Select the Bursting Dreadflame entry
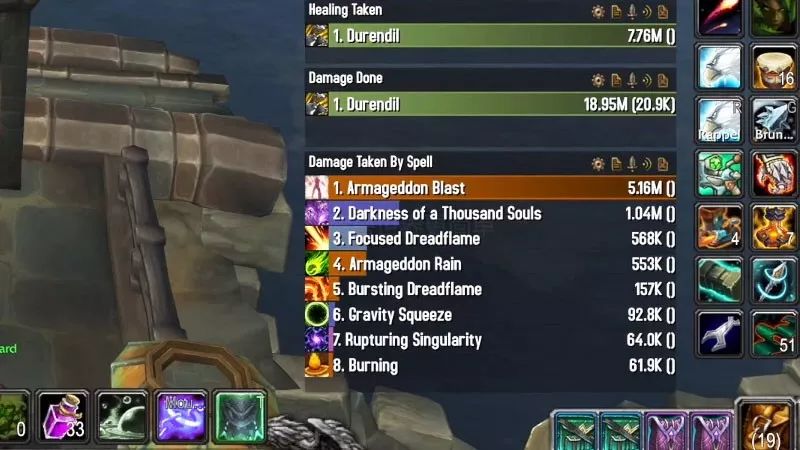Screen dimensions: 800x450 490,289
